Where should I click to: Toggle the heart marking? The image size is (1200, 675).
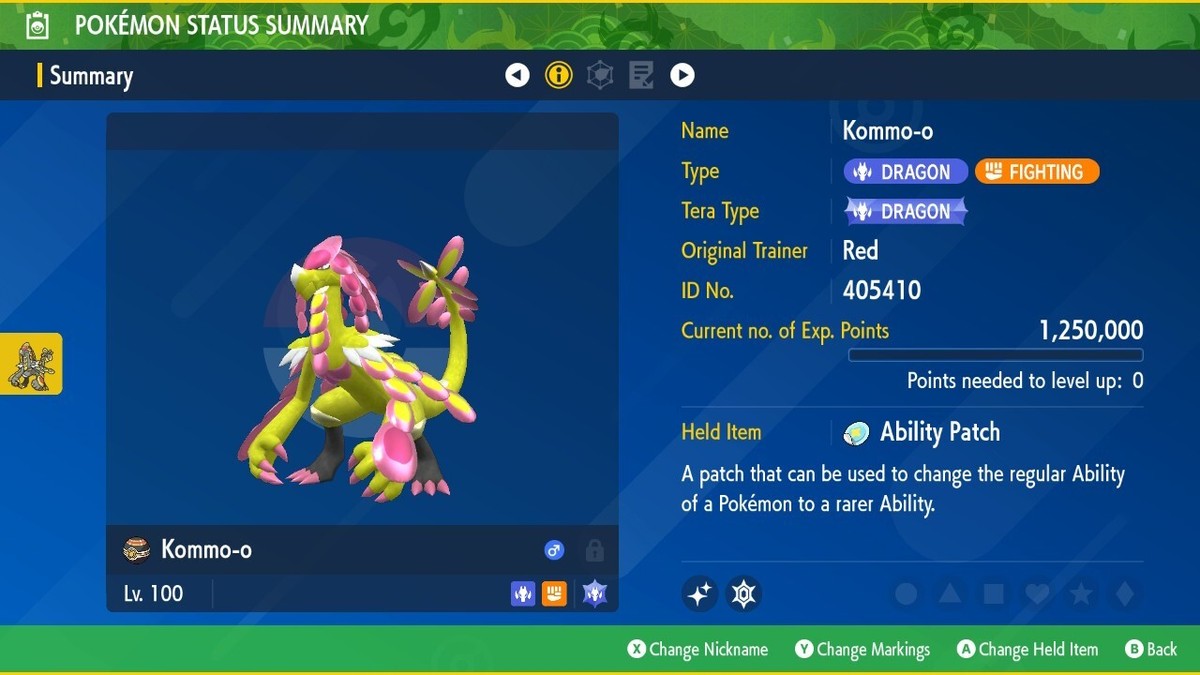(x=1037, y=594)
